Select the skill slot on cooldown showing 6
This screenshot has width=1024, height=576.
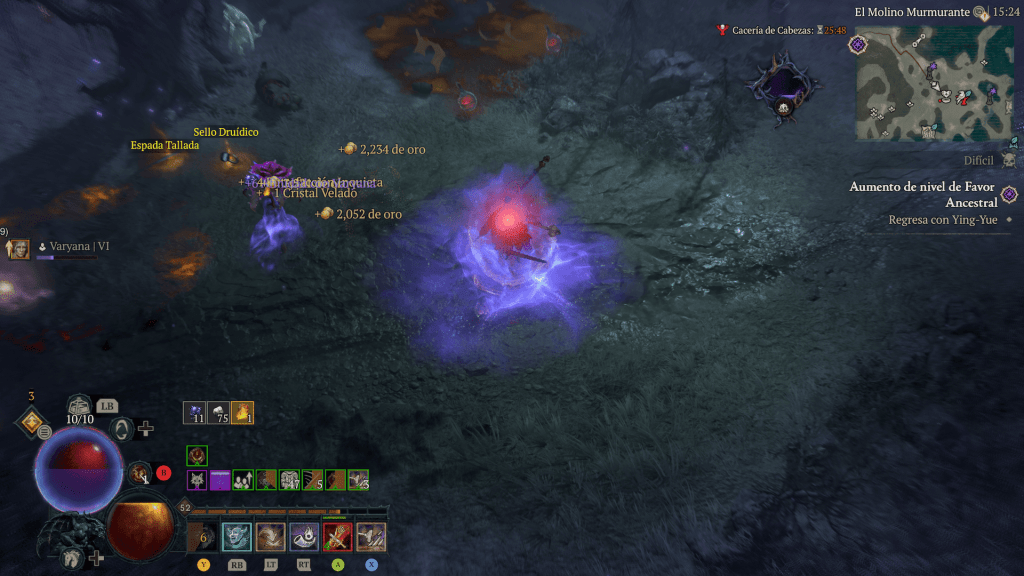[x=203, y=537]
